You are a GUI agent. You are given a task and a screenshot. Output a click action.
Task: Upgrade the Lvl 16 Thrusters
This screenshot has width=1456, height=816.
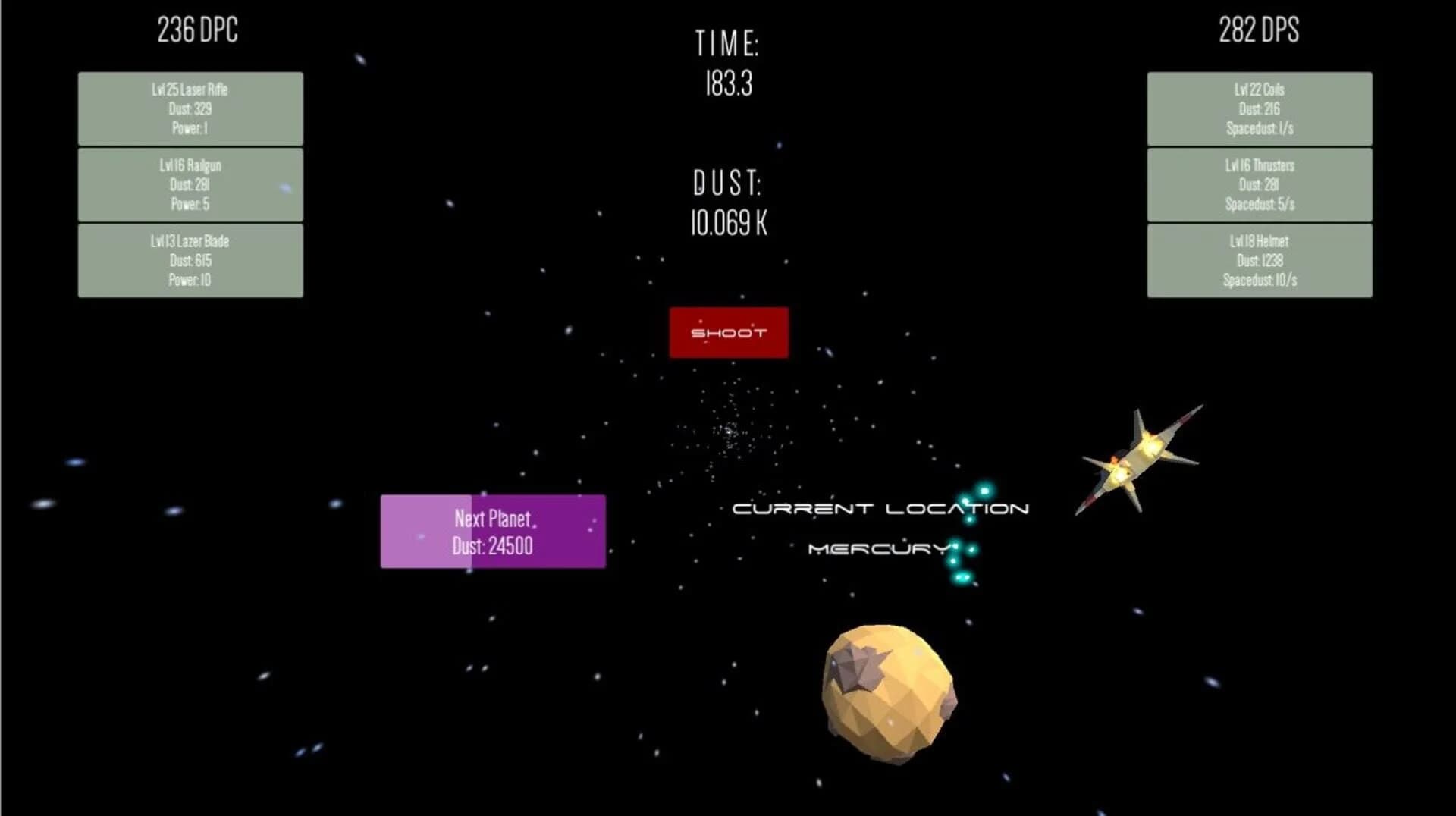(x=1259, y=184)
